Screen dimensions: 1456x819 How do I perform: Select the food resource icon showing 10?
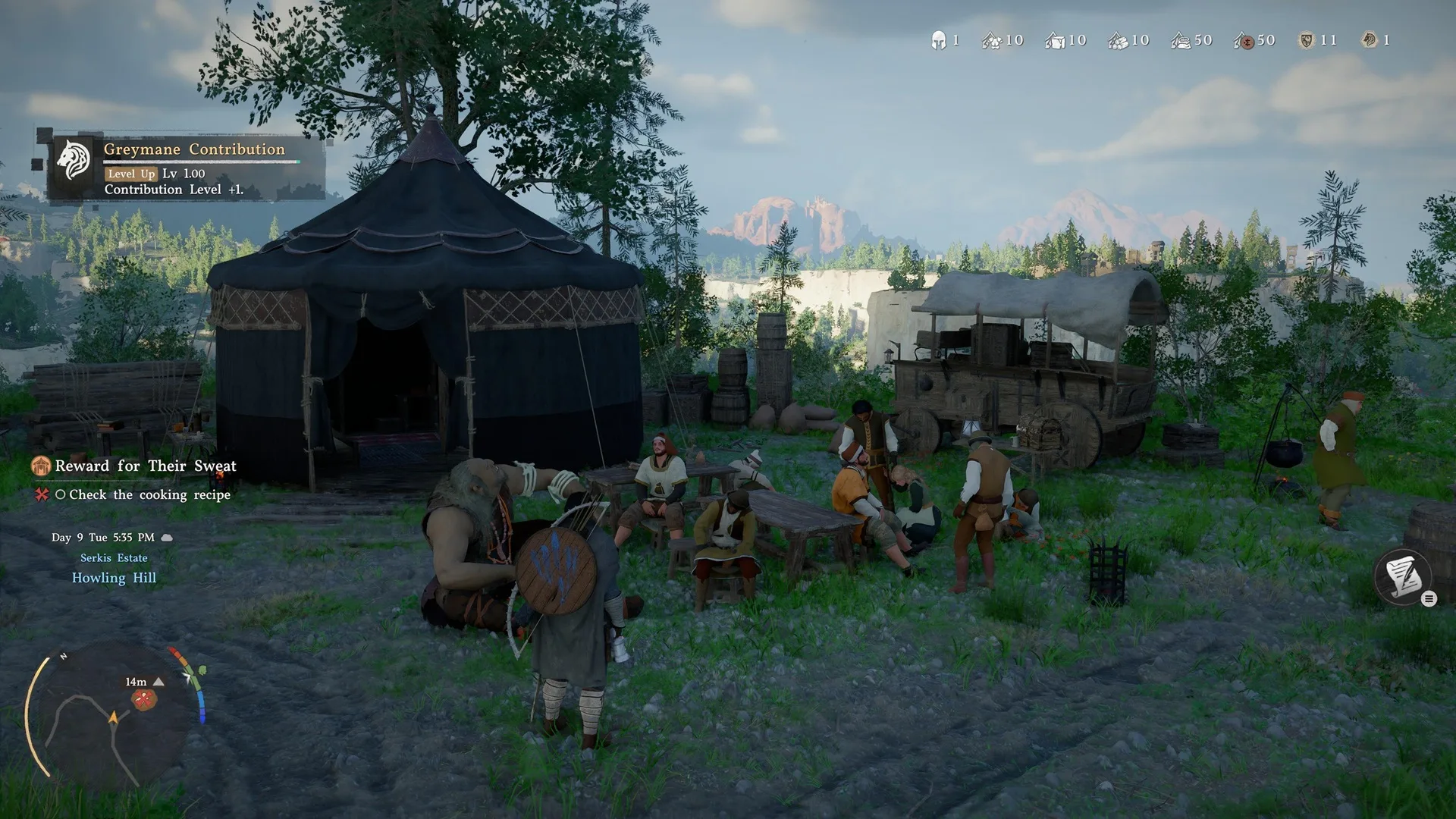point(993,40)
